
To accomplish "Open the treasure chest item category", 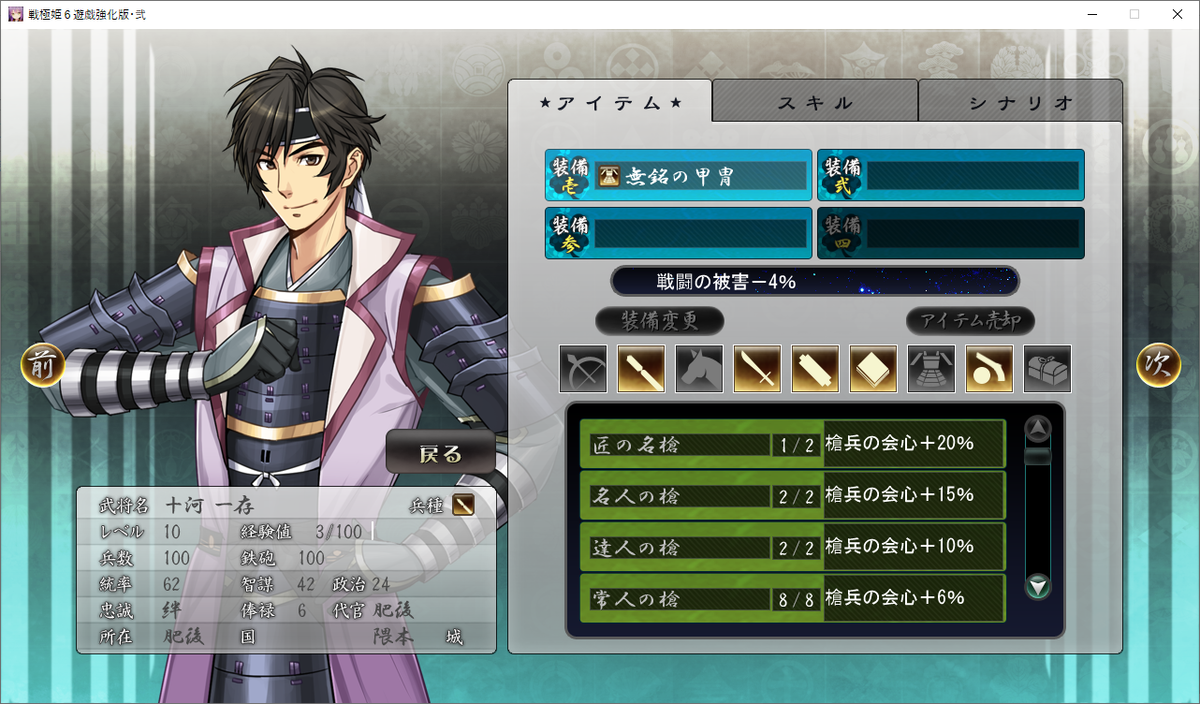I will click(1047, 369).
